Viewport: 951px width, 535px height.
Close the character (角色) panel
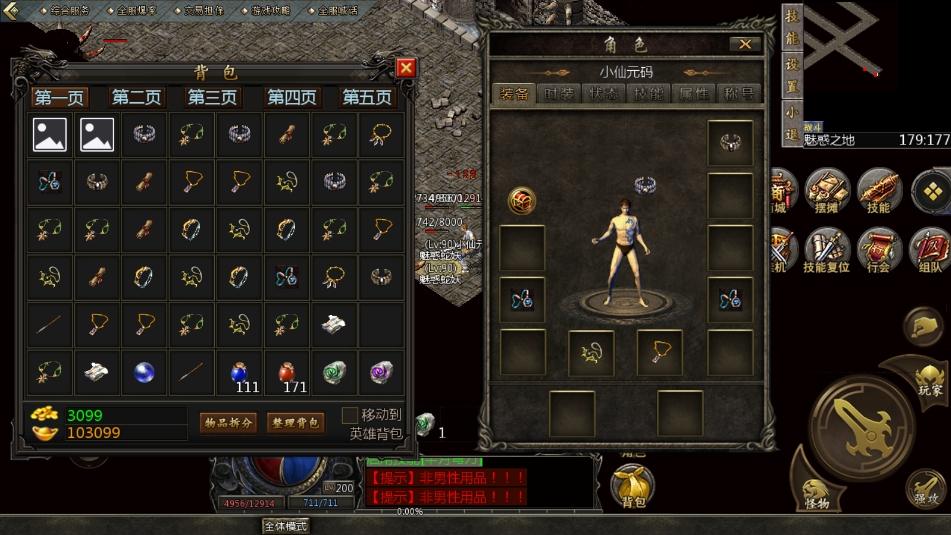pyautogui.click(x=744, y=44)
